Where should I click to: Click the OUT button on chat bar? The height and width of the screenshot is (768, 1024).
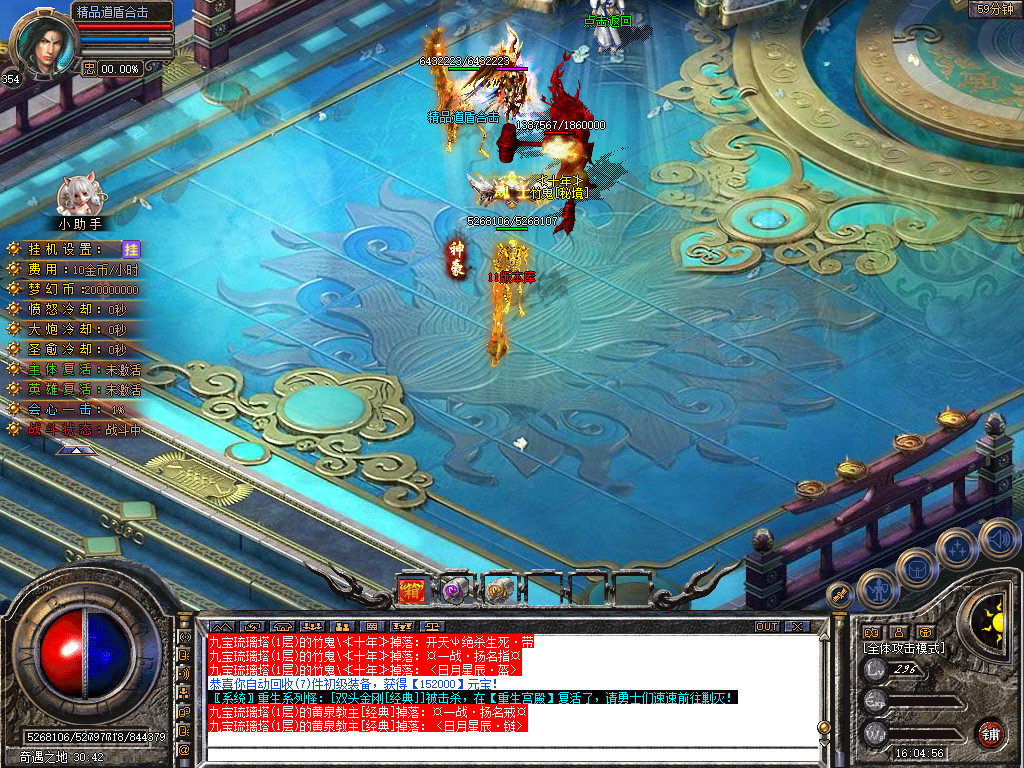pyautogui.click(x=766, y=627)
